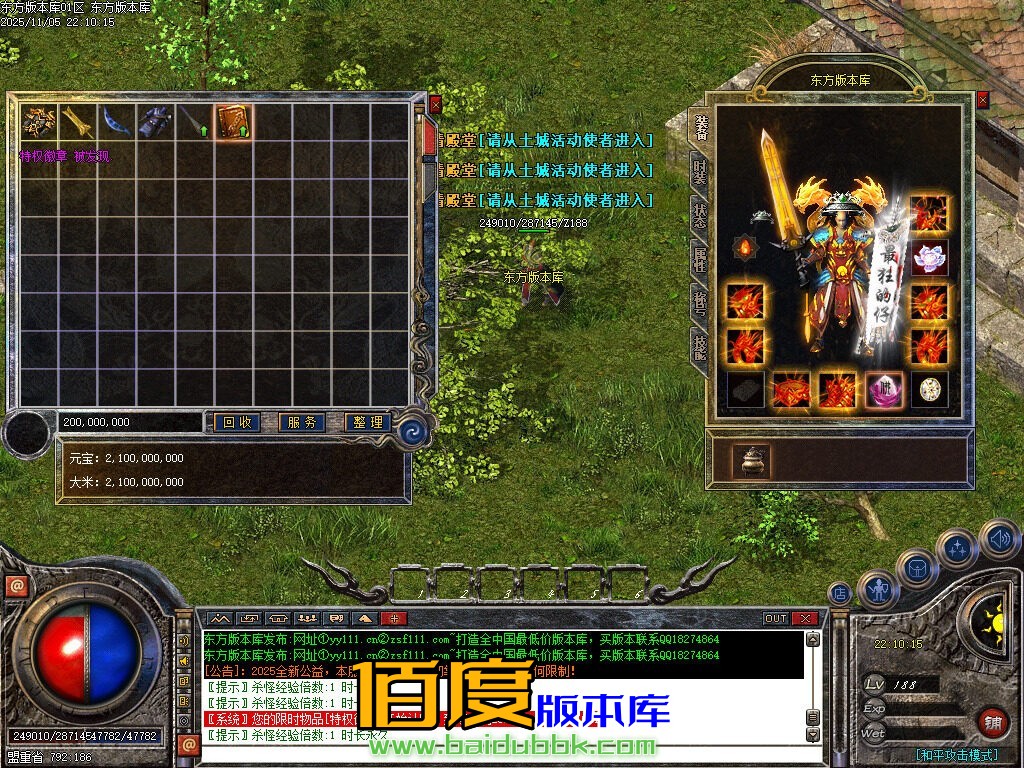The image size is (1024, 768).
Task: Click the blue swirl button on bag
Action: point(412,431)
